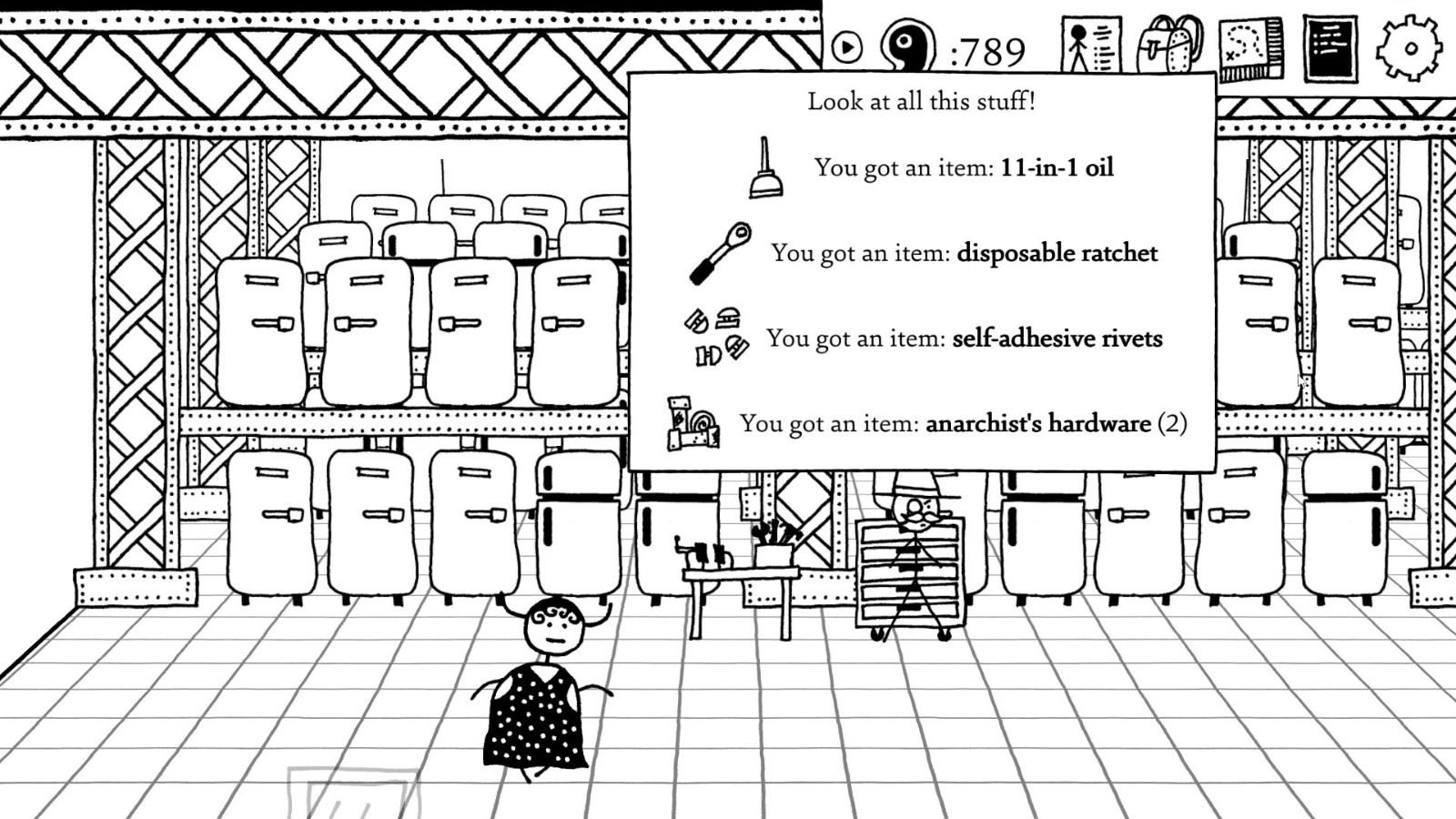Click the 'disposable ratchet' item name
1456x819 pixels.
[1057, 254]
